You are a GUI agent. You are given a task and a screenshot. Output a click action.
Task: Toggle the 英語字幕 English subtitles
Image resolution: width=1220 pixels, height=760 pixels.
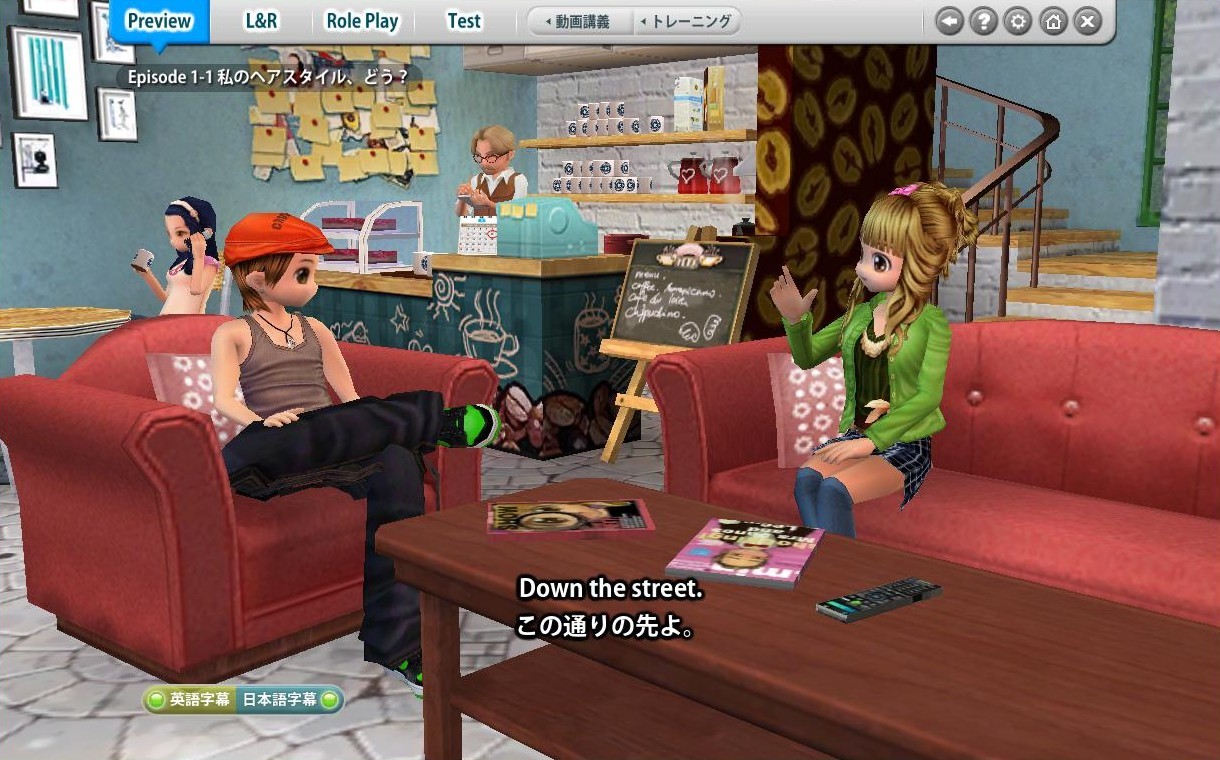[x=190, y=700]
